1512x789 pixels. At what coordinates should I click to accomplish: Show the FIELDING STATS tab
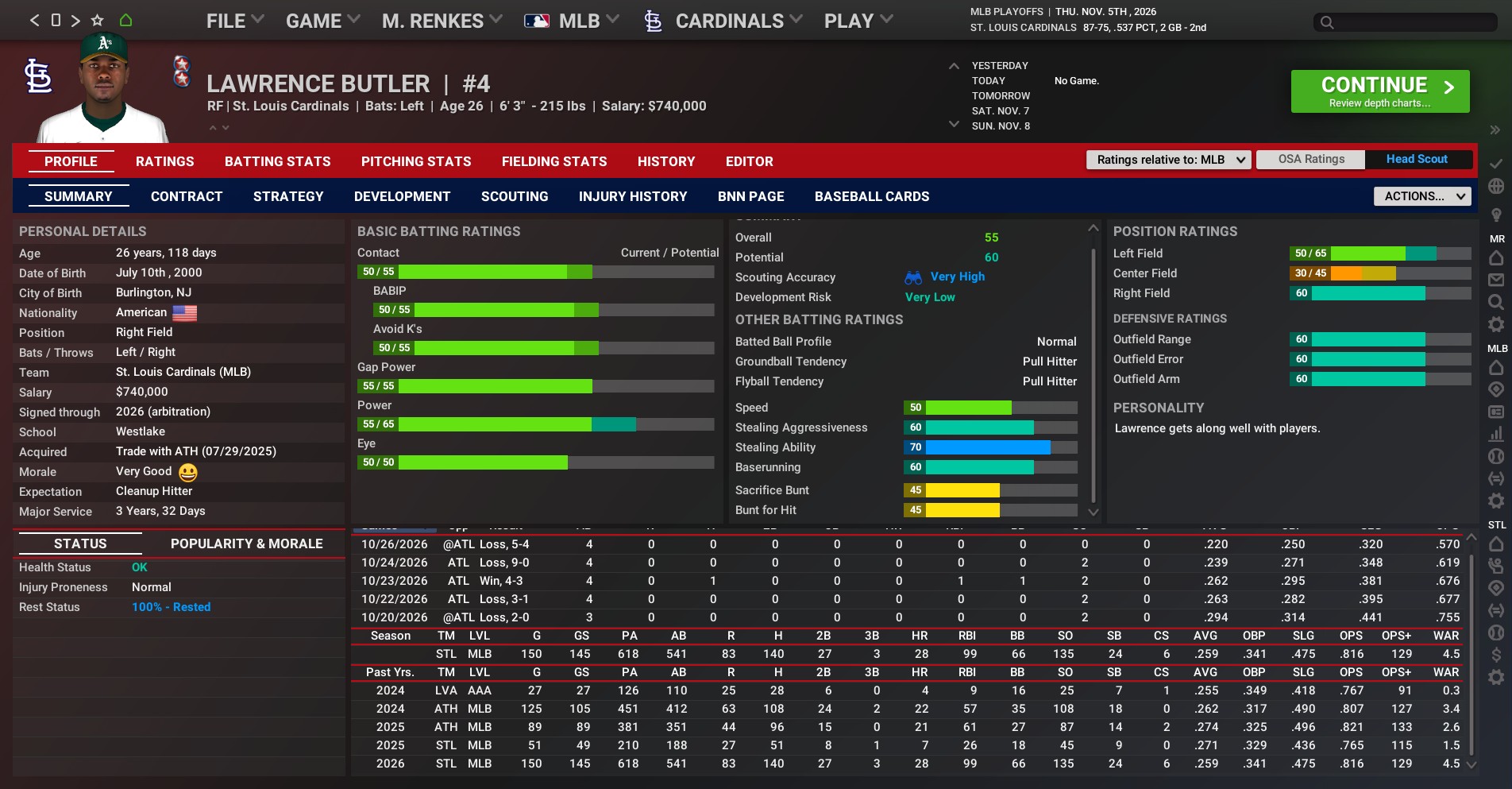click(553, 161)
